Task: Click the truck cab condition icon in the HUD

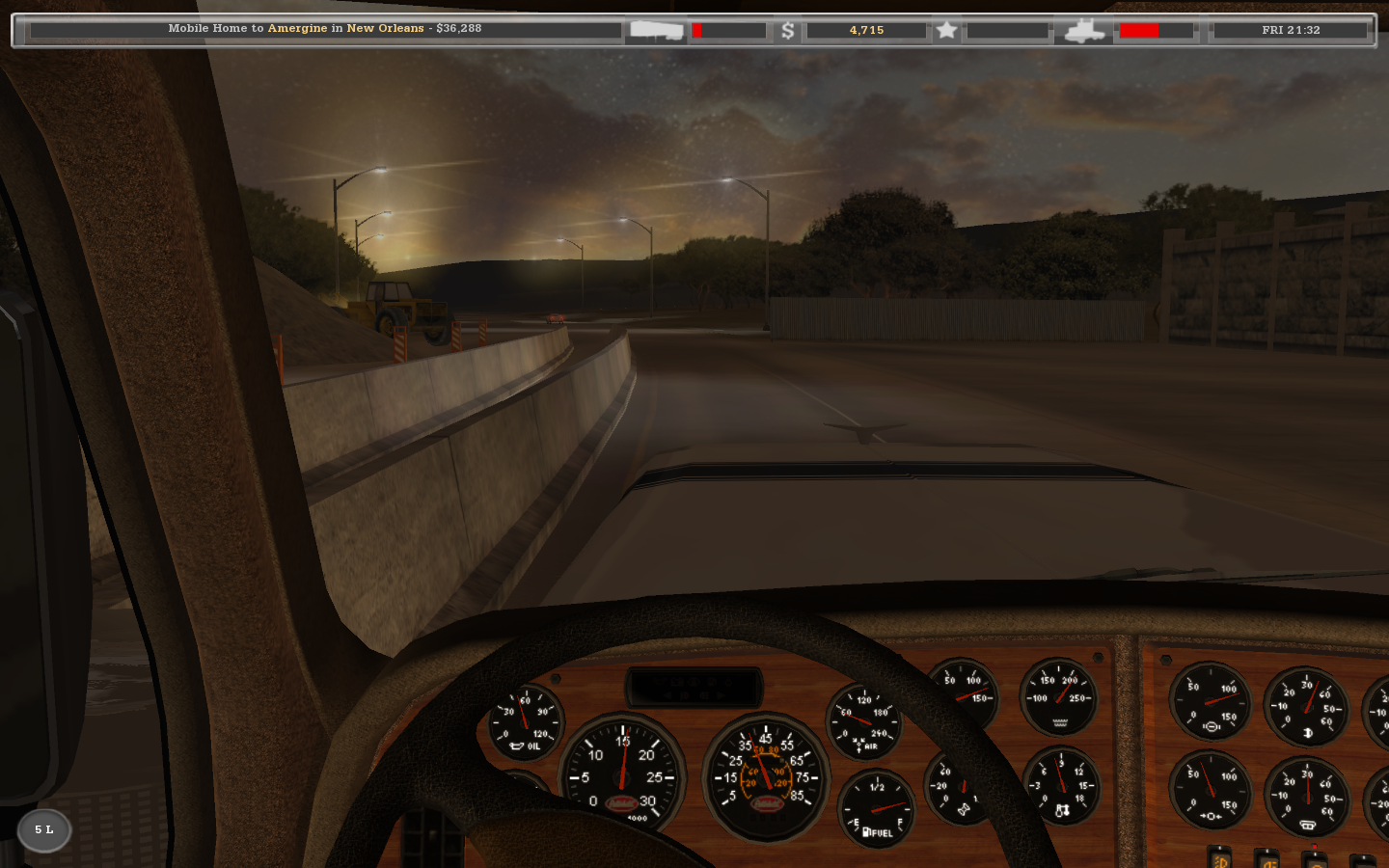Action: pos(1085,30)
